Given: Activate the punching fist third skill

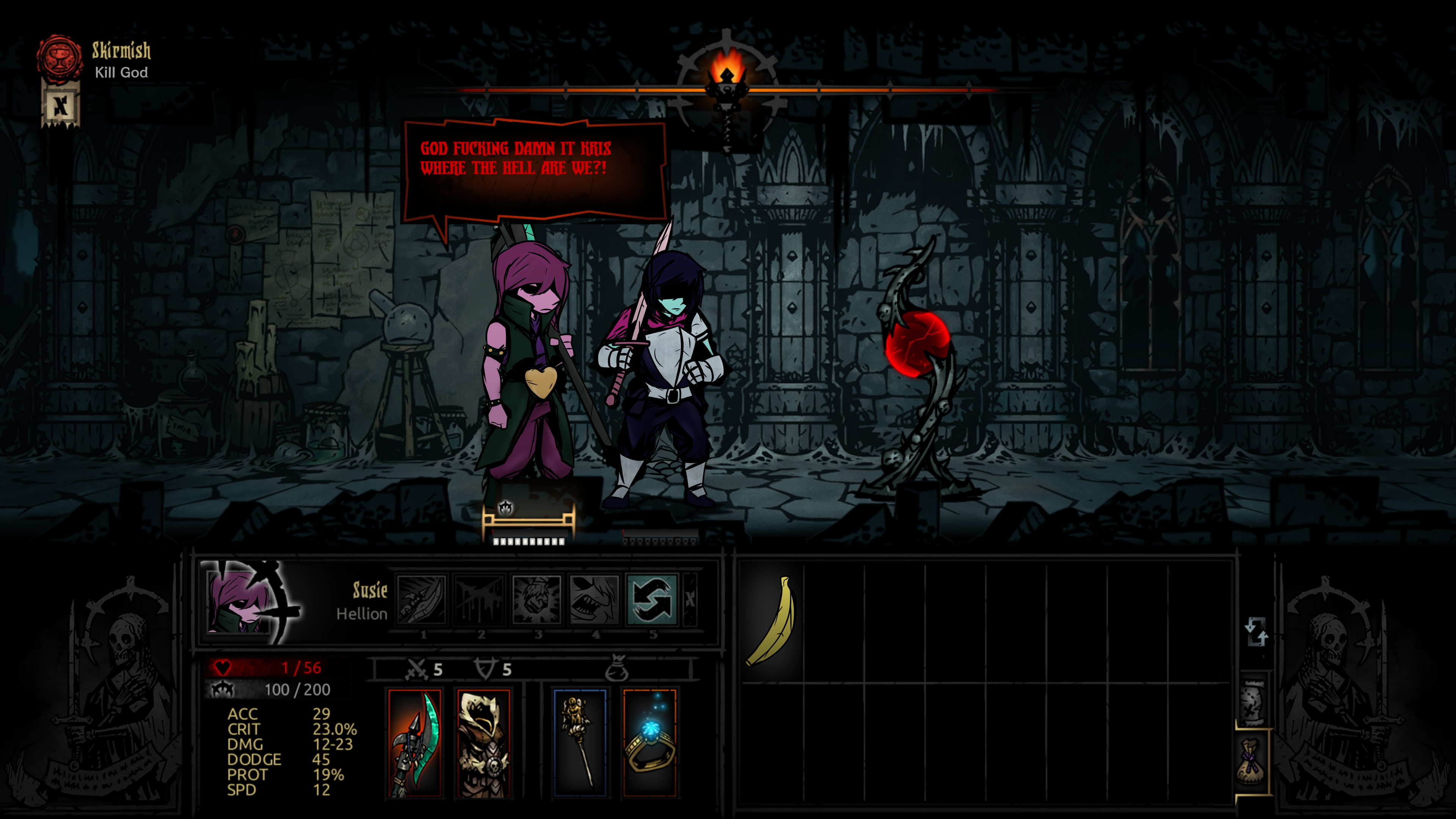Looking at the screenshot, I should [537, 600].
